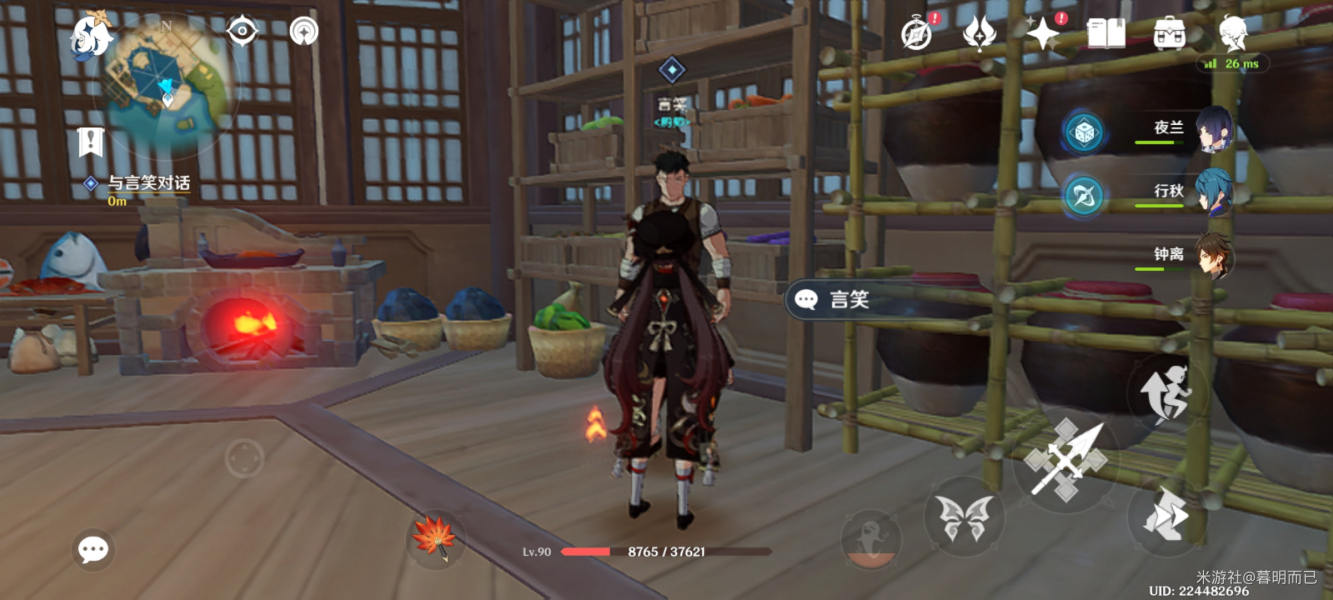Viewport: 1333px width, 600px height.
Task: Select the quest tracker 与言笑对话
Action: click(x=148, y=184)
